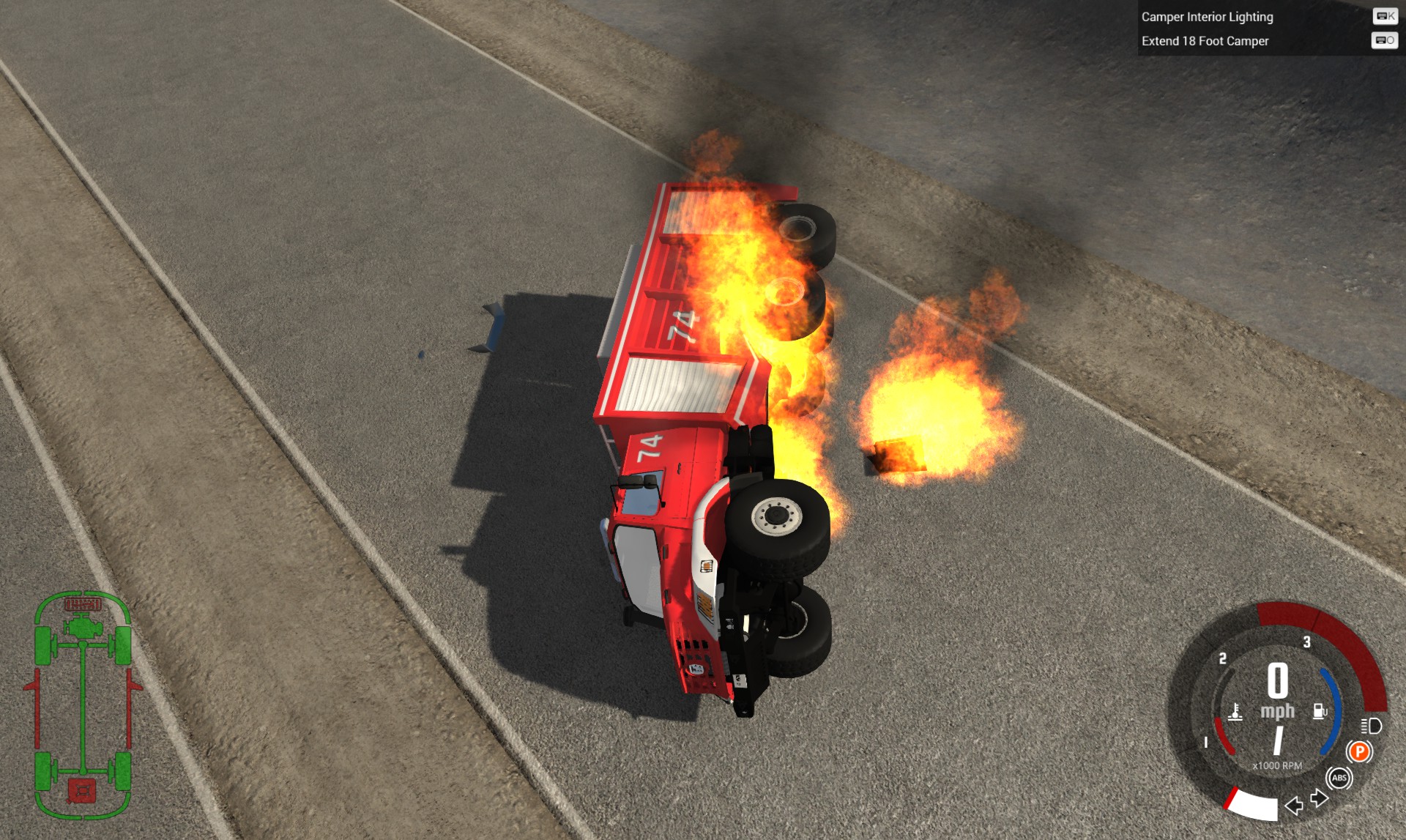Toggle the left turn signal arrow
Screen dimensions: 1406x840
(1293, 805)
